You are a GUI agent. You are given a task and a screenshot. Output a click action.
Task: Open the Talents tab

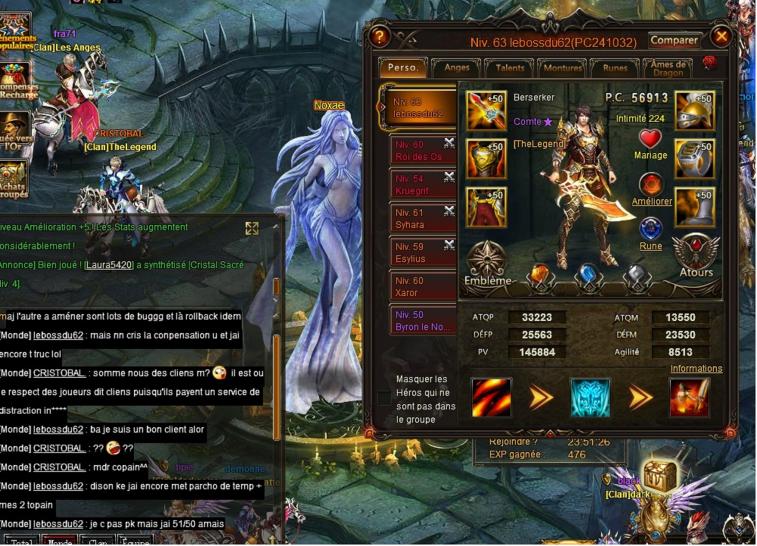click(510, 68)
